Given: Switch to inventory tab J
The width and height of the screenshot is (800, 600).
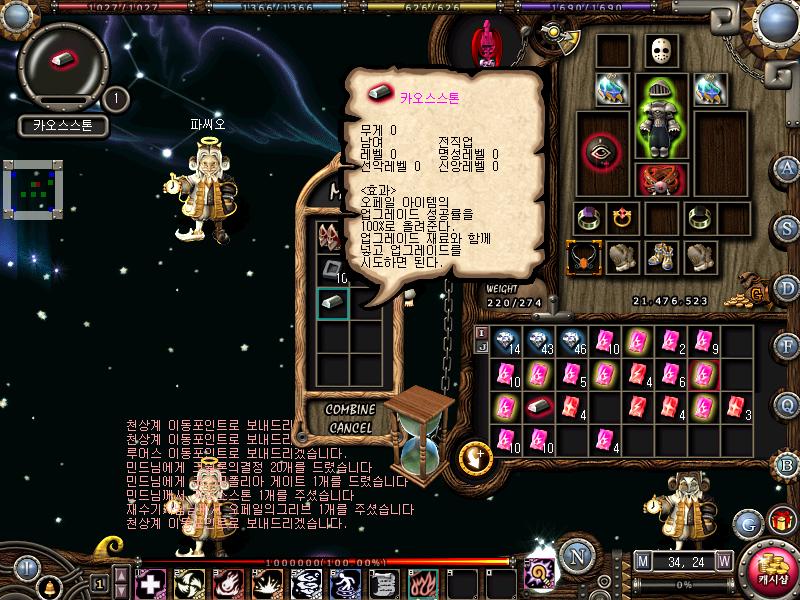Looking at the screenshot, I should 481,347.
